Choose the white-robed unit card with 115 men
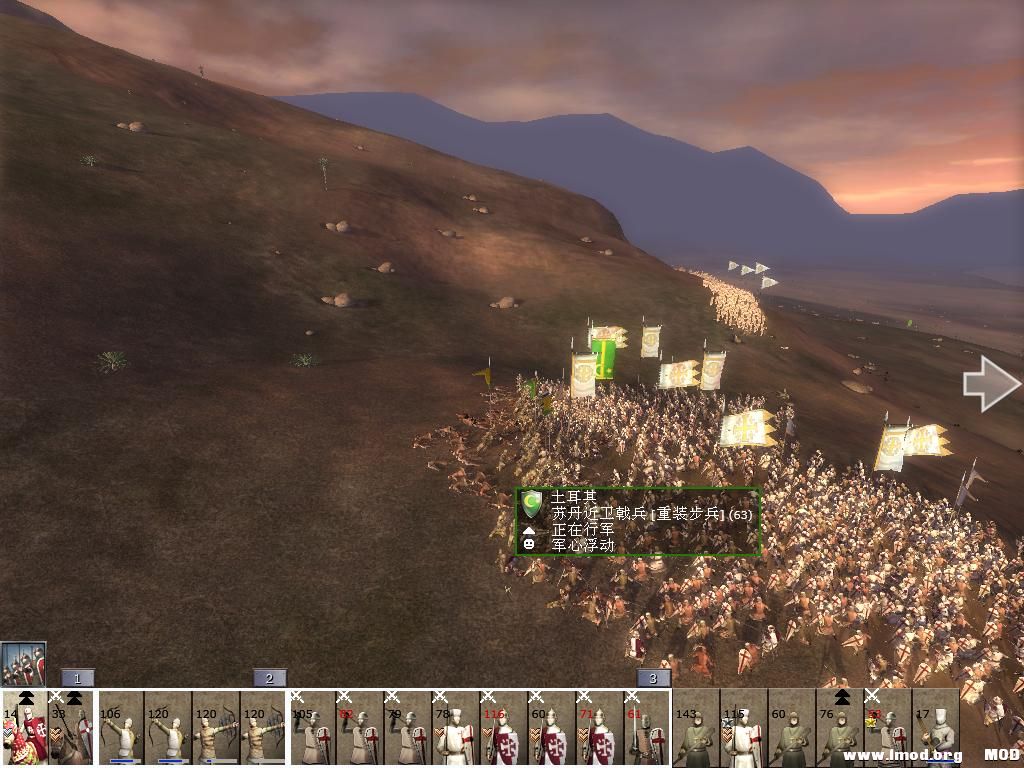Screen dimensions: 1024x768 point(743,730)
